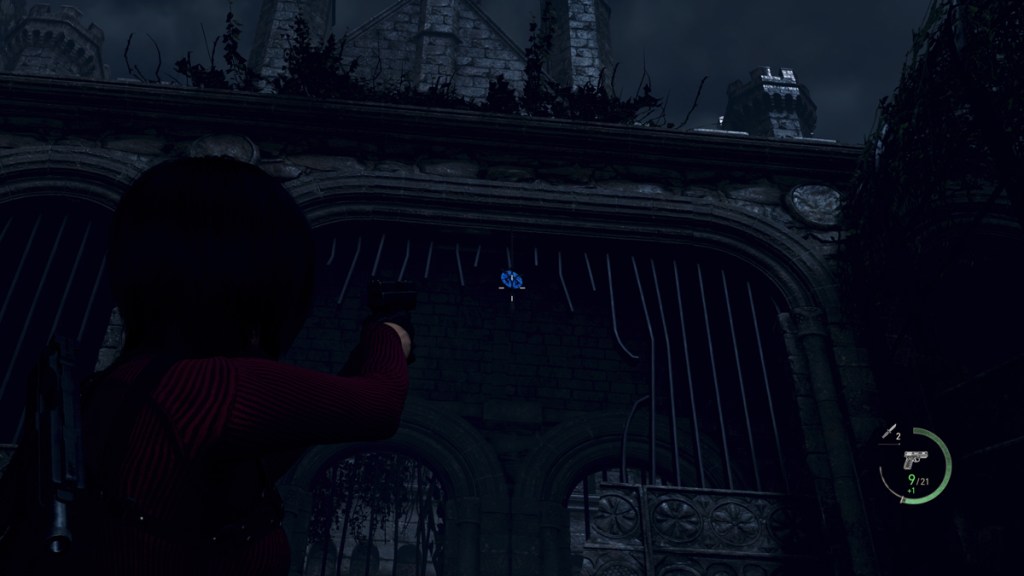Click the knife icon in the HUD
The image size is (1024, 576).
point(887,432)
